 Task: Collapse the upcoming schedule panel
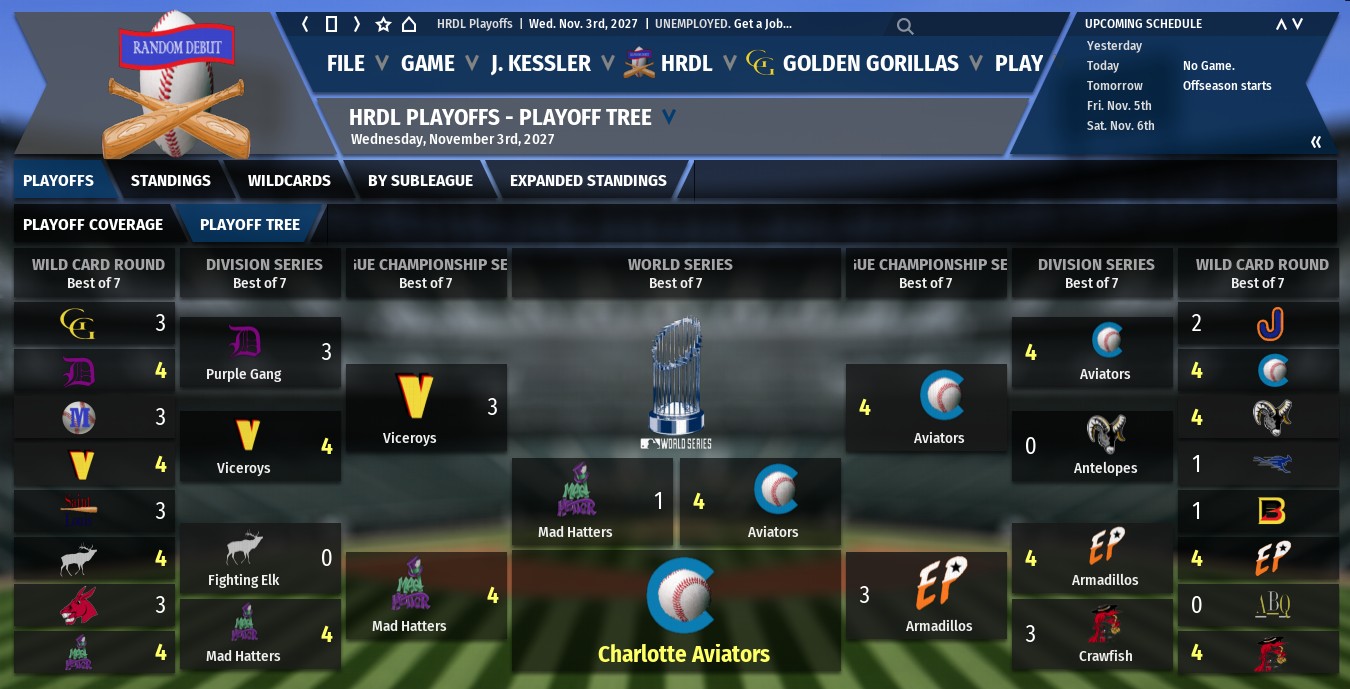[x=1316, y=142]
